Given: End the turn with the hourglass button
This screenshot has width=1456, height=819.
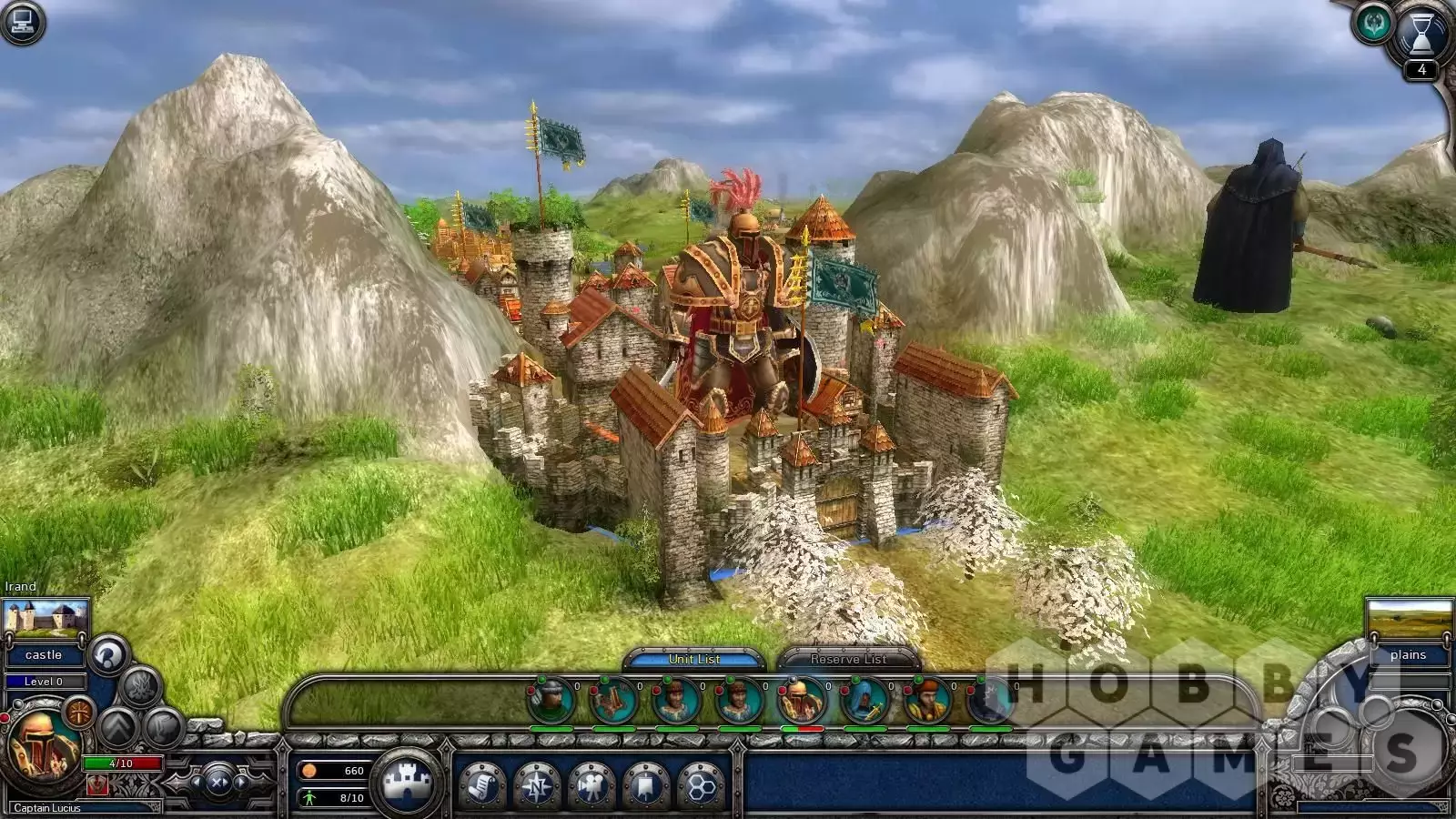Looking at the screenshot, I should (x=1421, y=36).
